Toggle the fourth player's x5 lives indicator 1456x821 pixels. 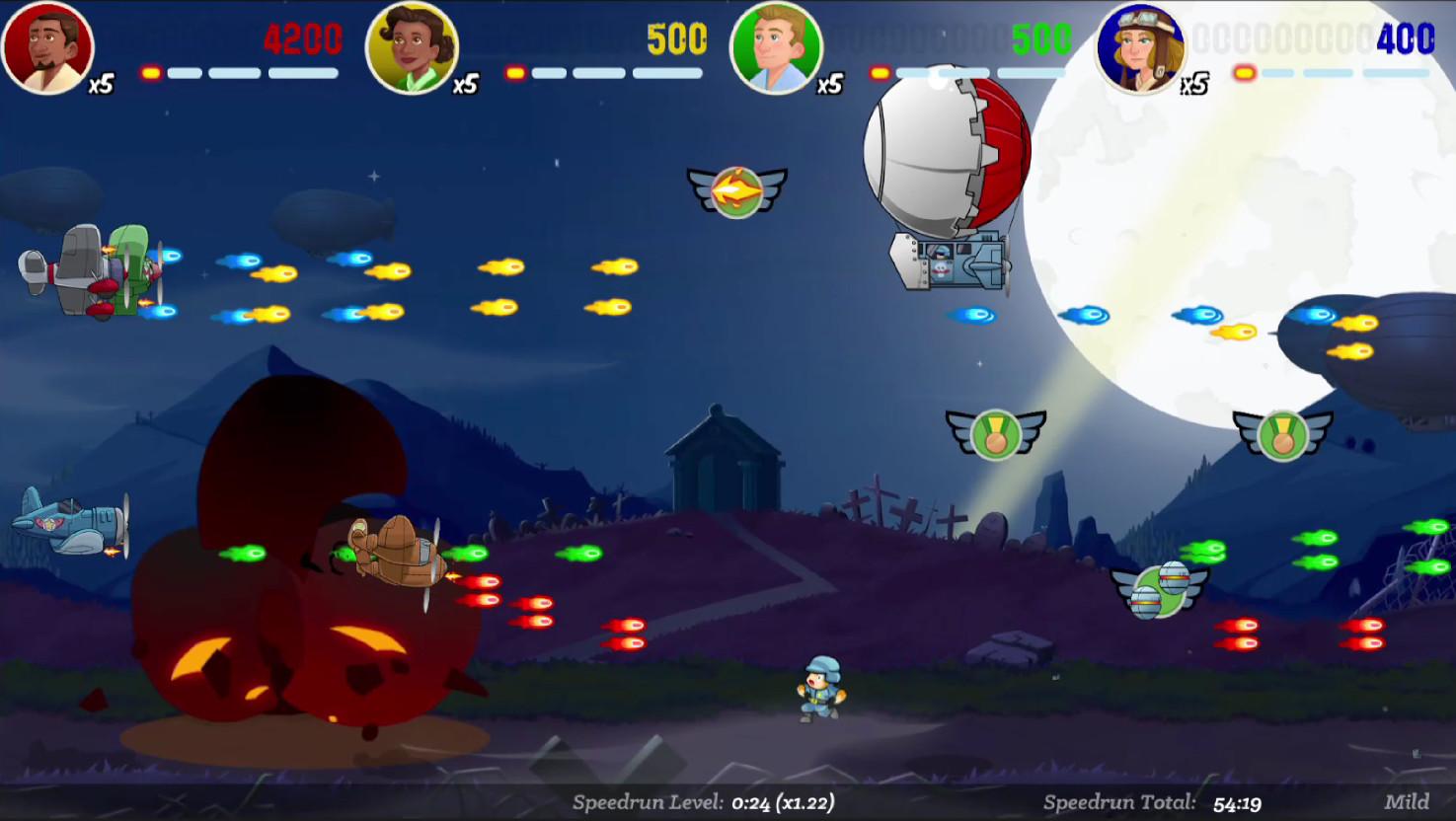click(x=1195, y=83)
